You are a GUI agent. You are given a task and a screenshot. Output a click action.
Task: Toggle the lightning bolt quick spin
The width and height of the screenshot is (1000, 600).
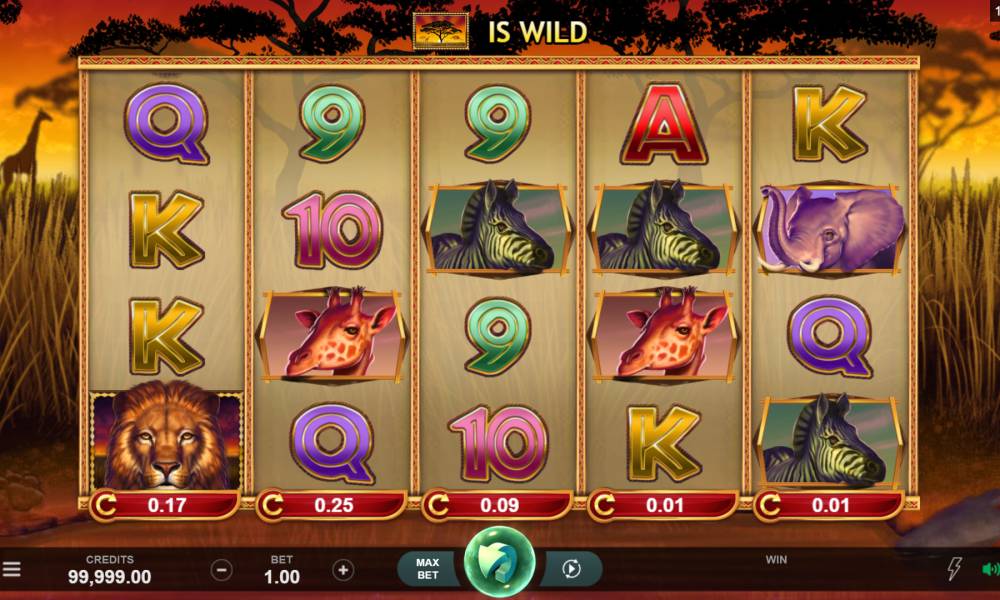[954, 570]
